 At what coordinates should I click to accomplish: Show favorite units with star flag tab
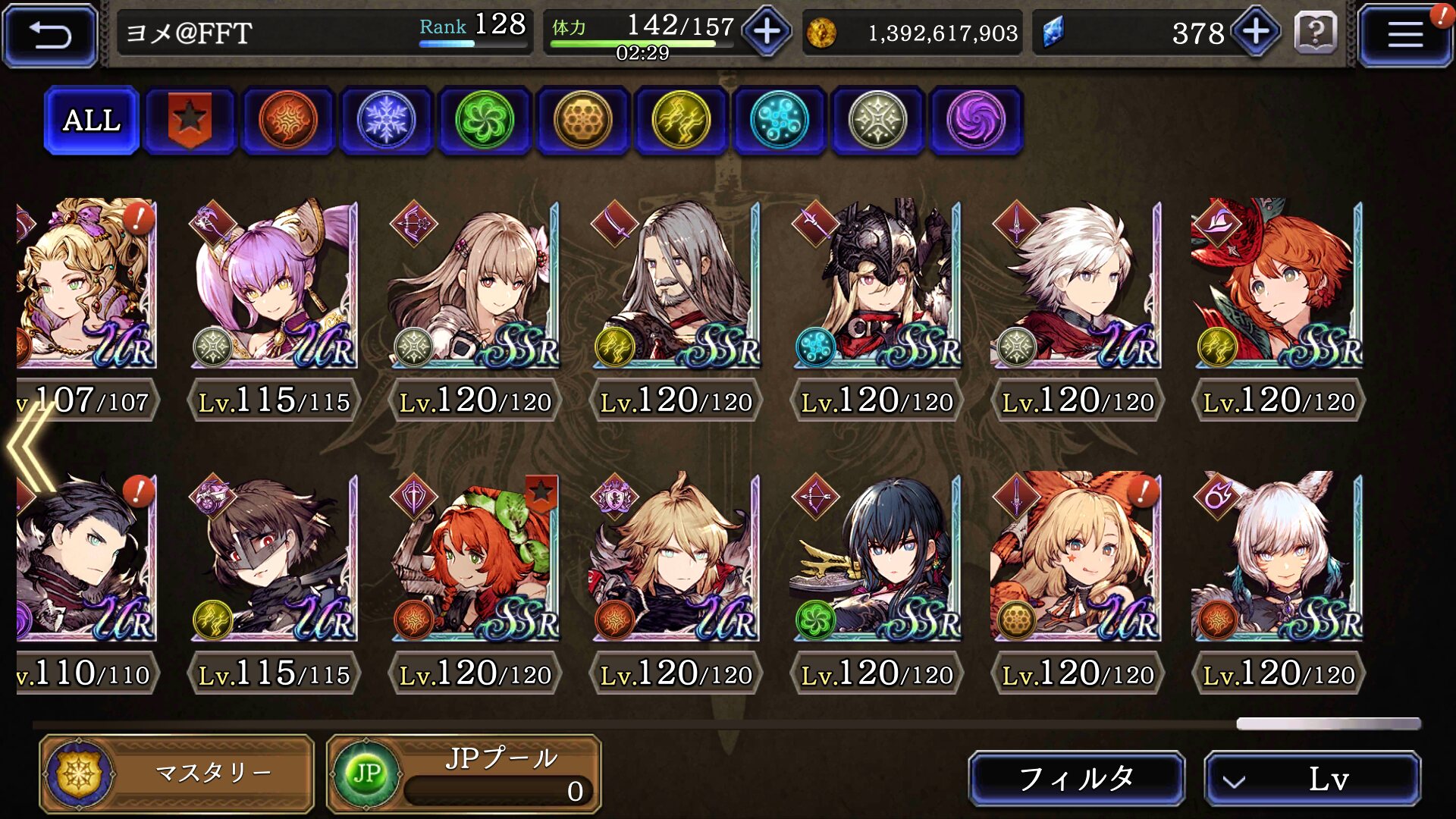click(190, 120)
